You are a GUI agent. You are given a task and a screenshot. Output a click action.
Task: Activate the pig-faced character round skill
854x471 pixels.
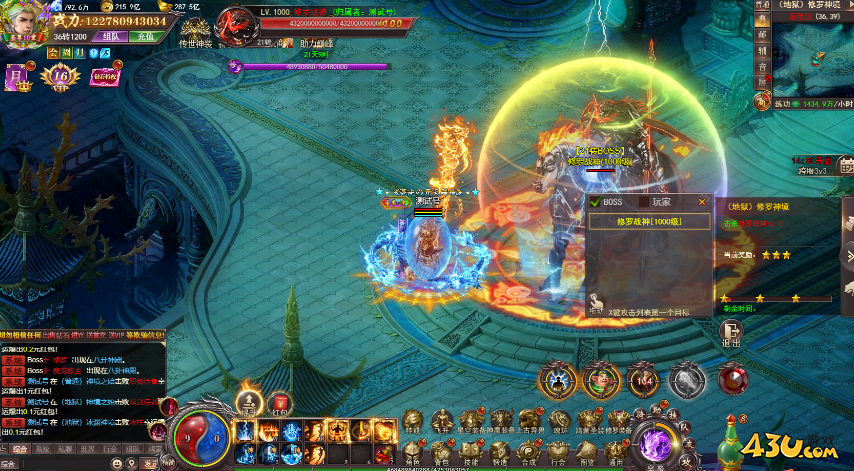pyautogui.click(x=598, y=379)
